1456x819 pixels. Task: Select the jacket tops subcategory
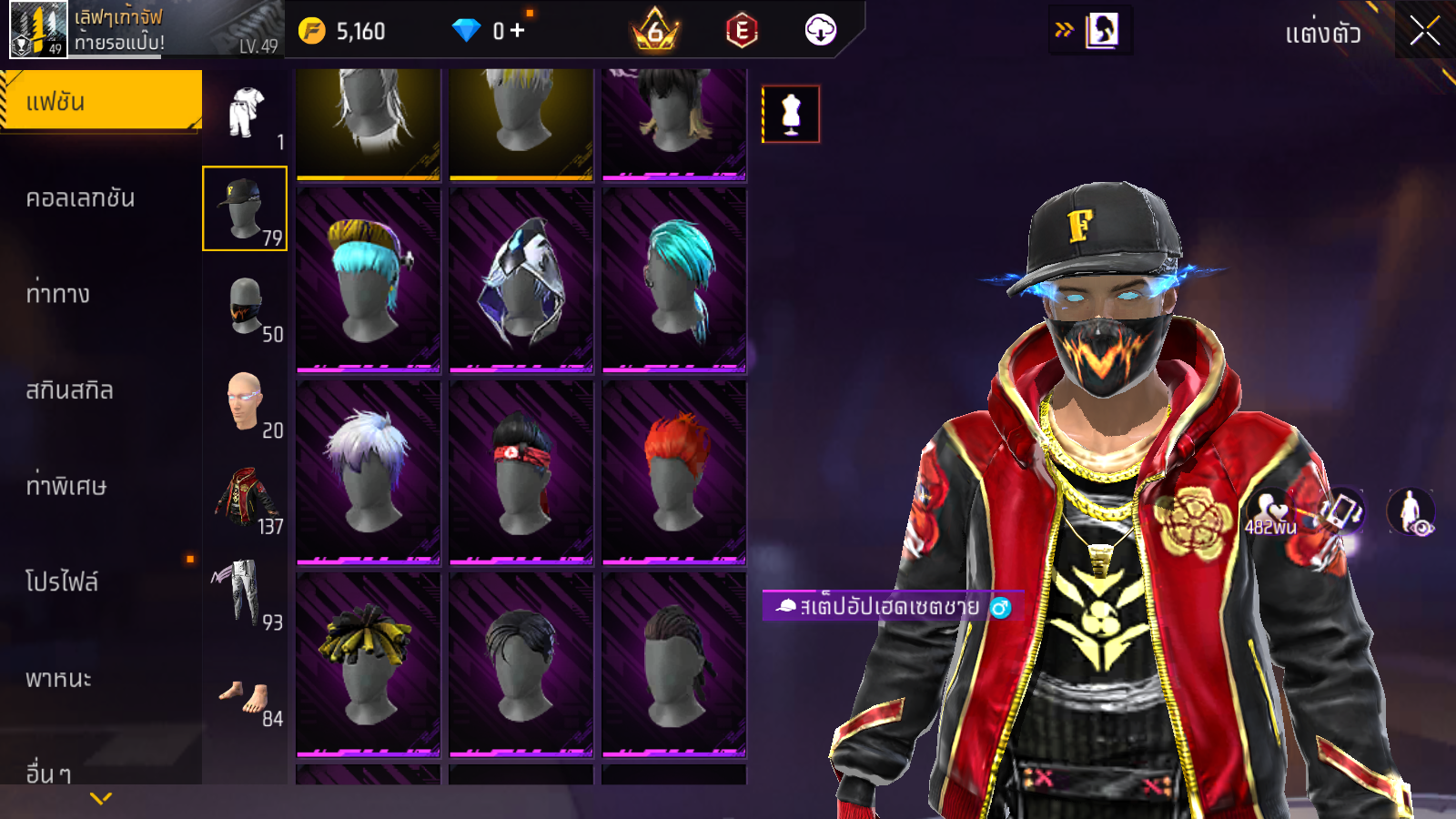(245, 499)
